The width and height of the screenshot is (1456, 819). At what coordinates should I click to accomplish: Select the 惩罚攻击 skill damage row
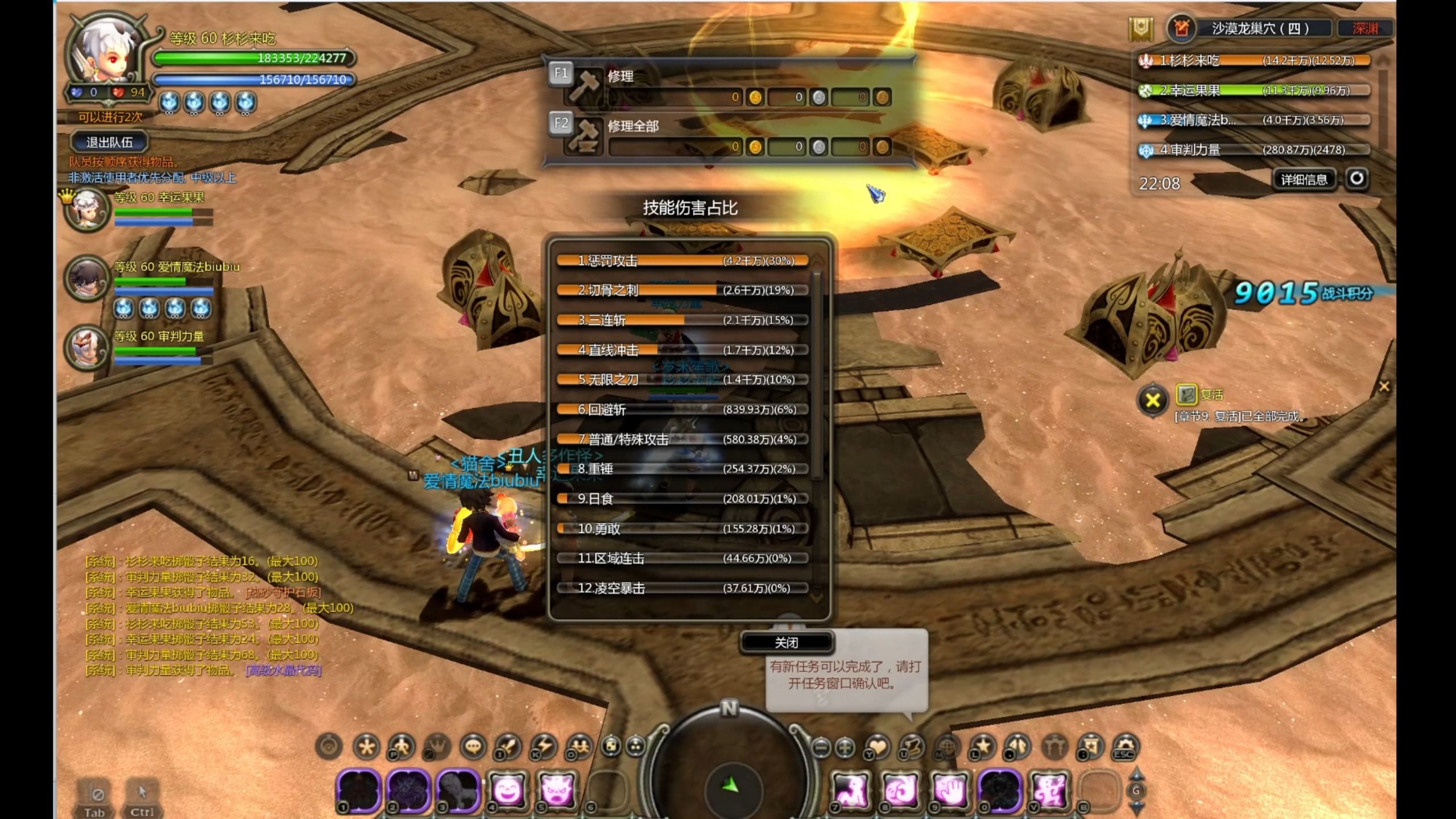pyautogui.click(x=682, y=261)
